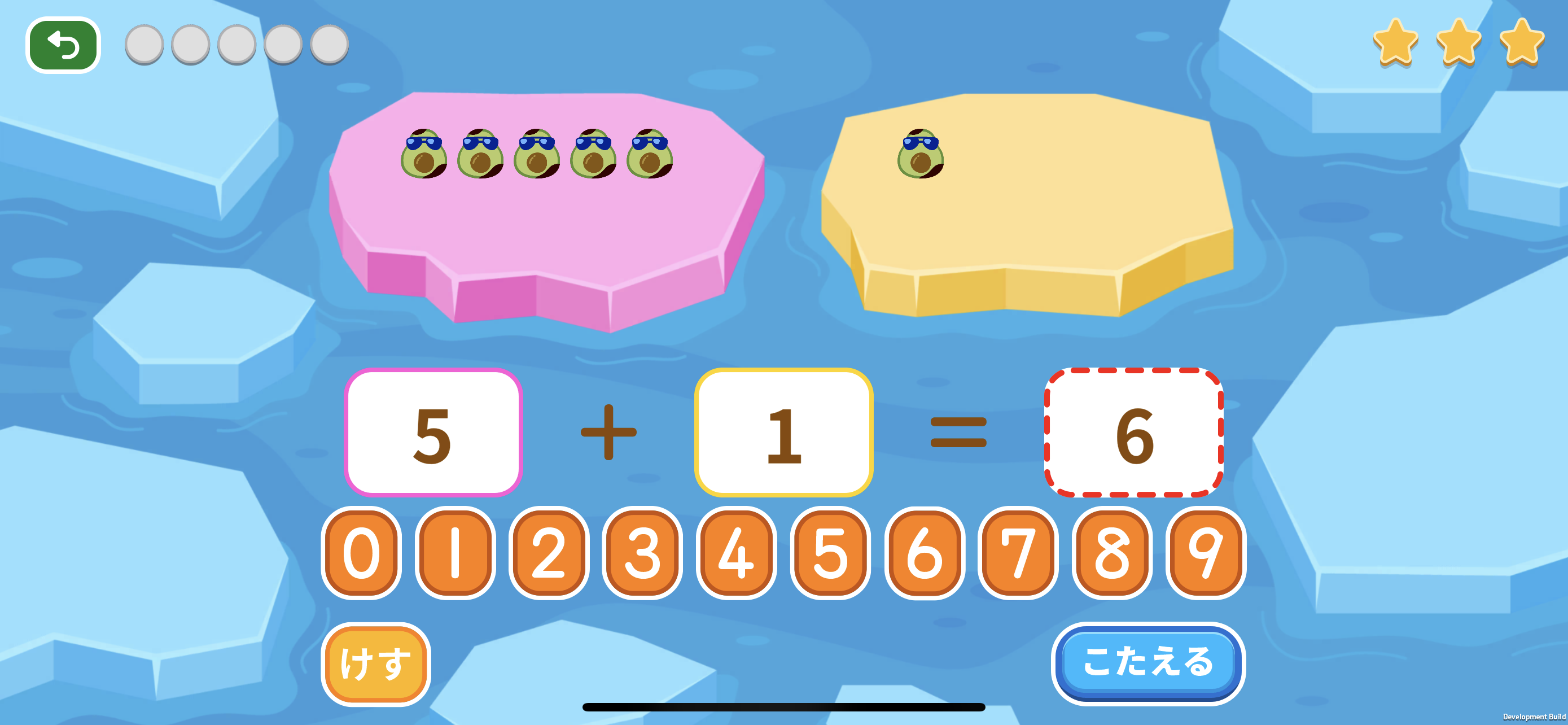Click the middle star at top right

1458,42
